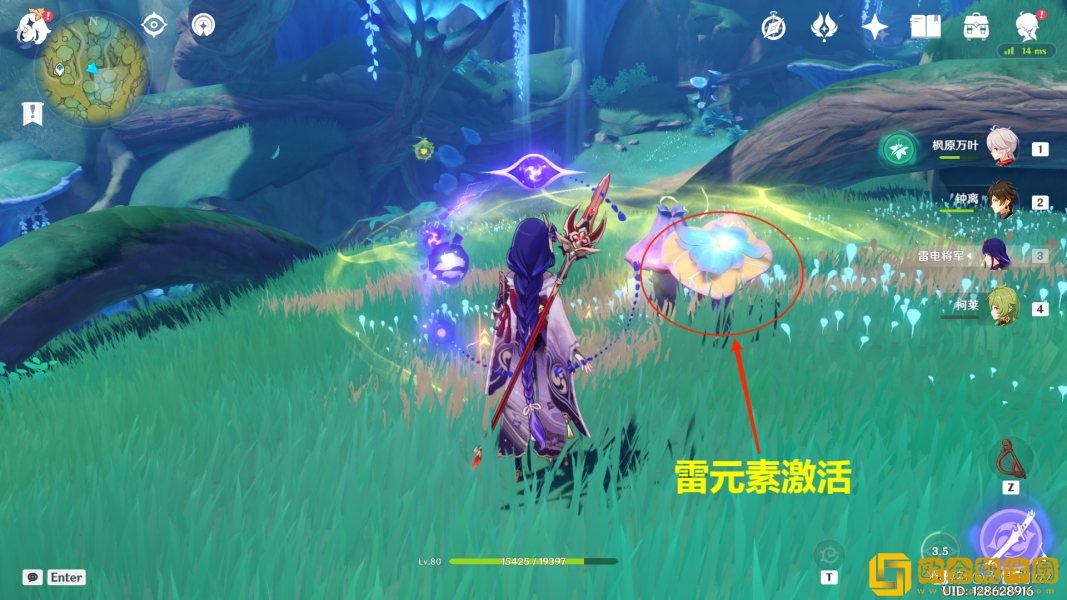Open the chat speech bubble

coord(33,577)
